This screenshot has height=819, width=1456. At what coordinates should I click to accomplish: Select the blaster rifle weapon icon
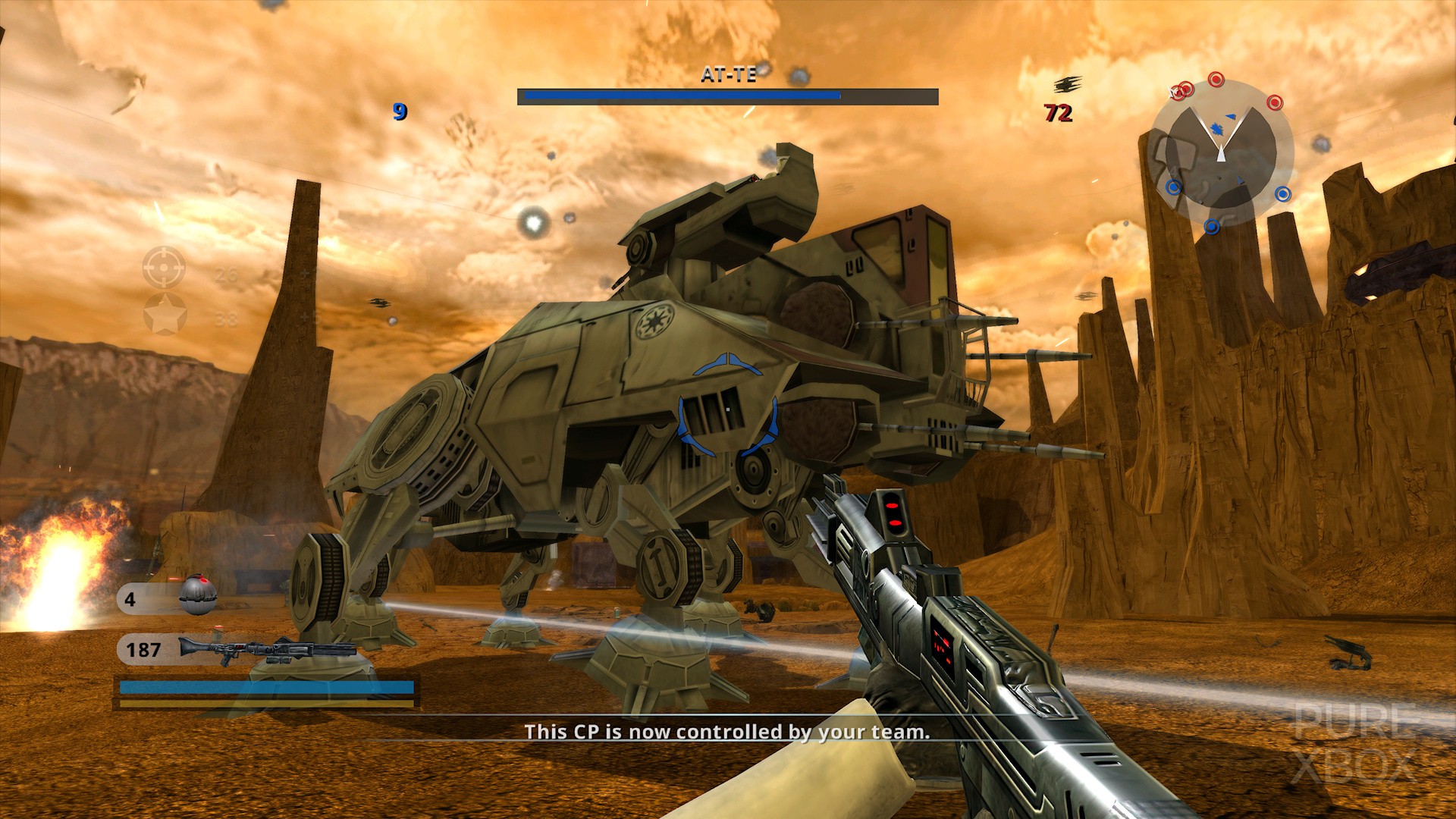point(267,651)
